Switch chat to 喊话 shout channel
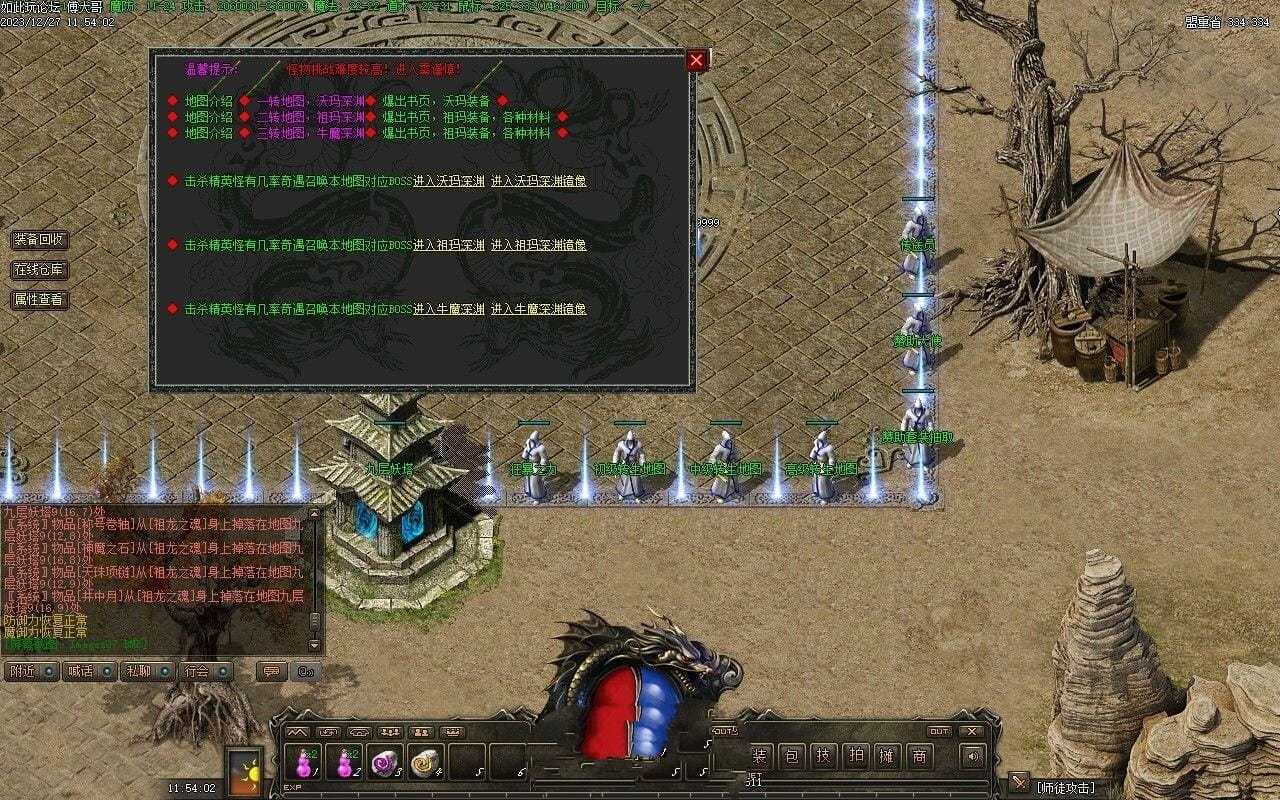 (x=89, y=671)
